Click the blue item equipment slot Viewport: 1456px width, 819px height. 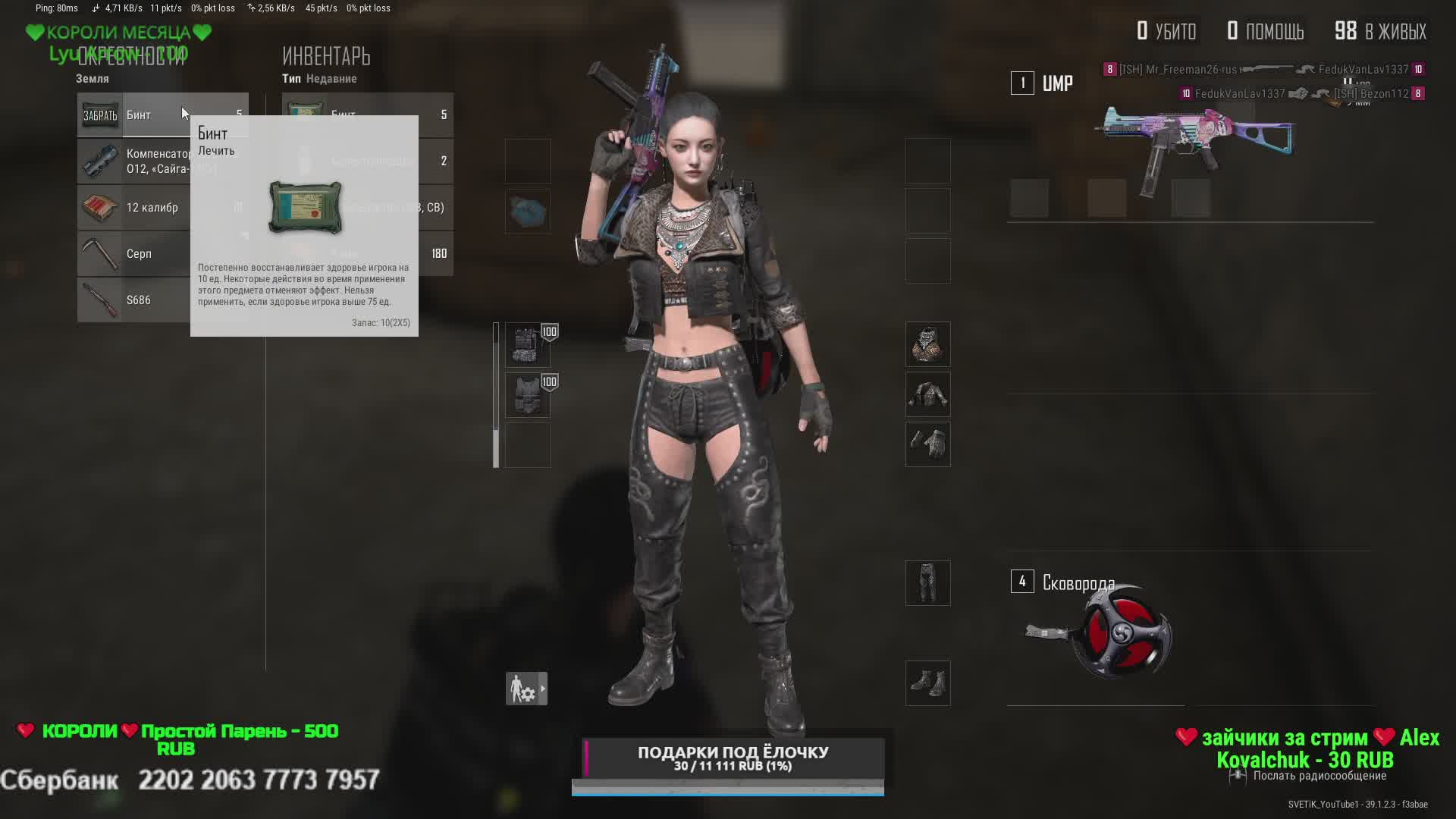click(x=528, y=212)
